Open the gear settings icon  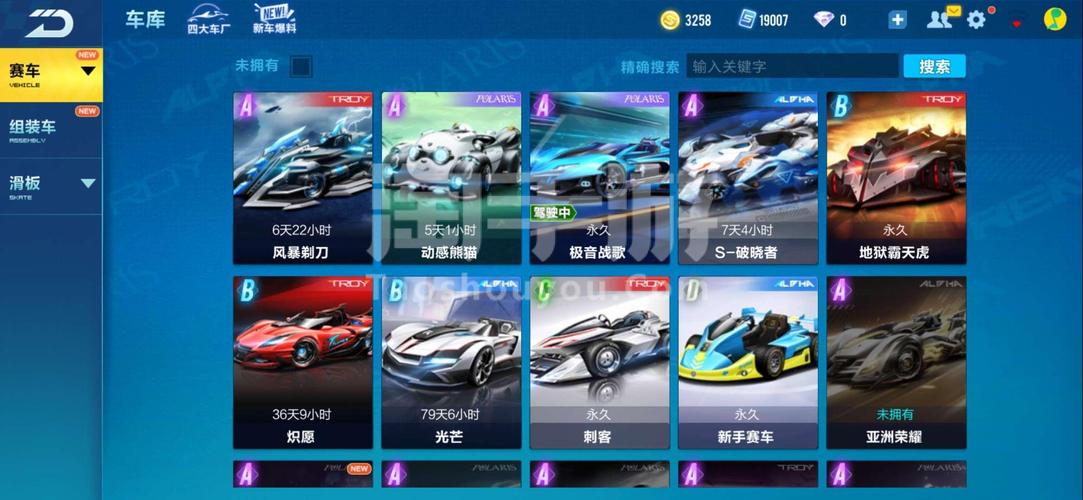976,20
